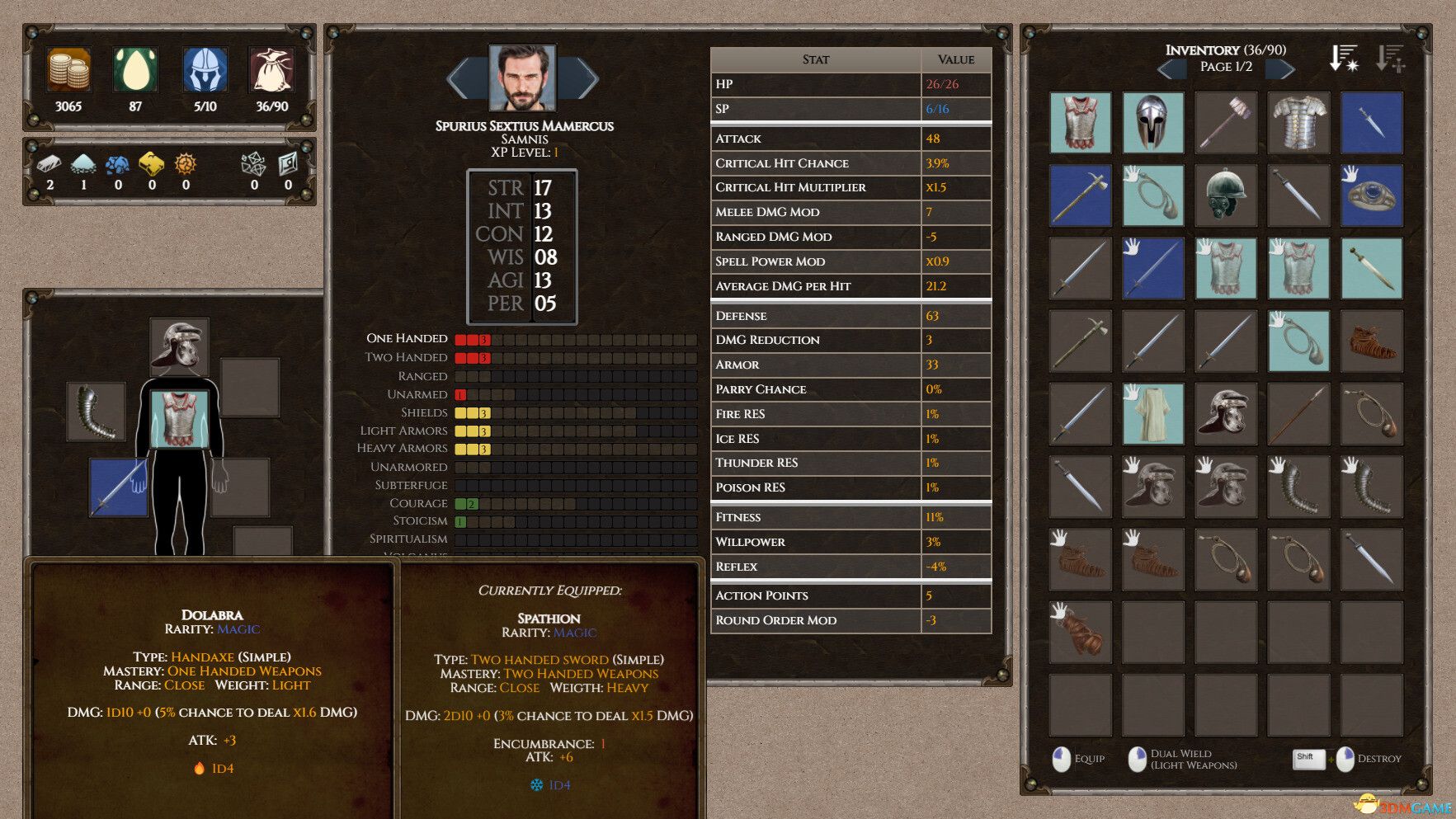Click the rightmost inventory sort icon
Screen dimensions: 1456x819
(x=1392, y=58)
